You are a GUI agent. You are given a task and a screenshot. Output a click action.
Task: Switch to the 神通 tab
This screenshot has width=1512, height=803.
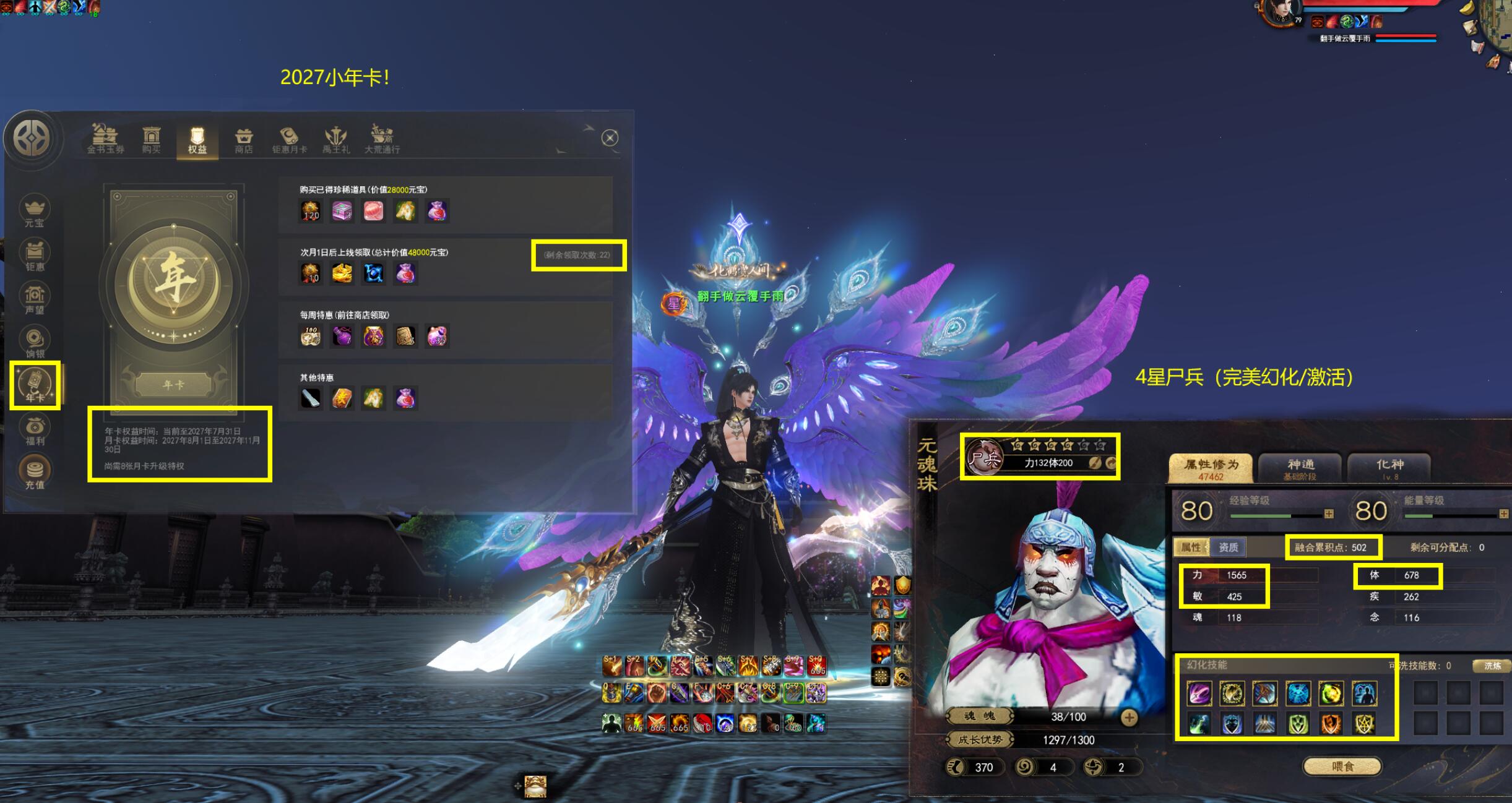click(x=1300, y=468)
